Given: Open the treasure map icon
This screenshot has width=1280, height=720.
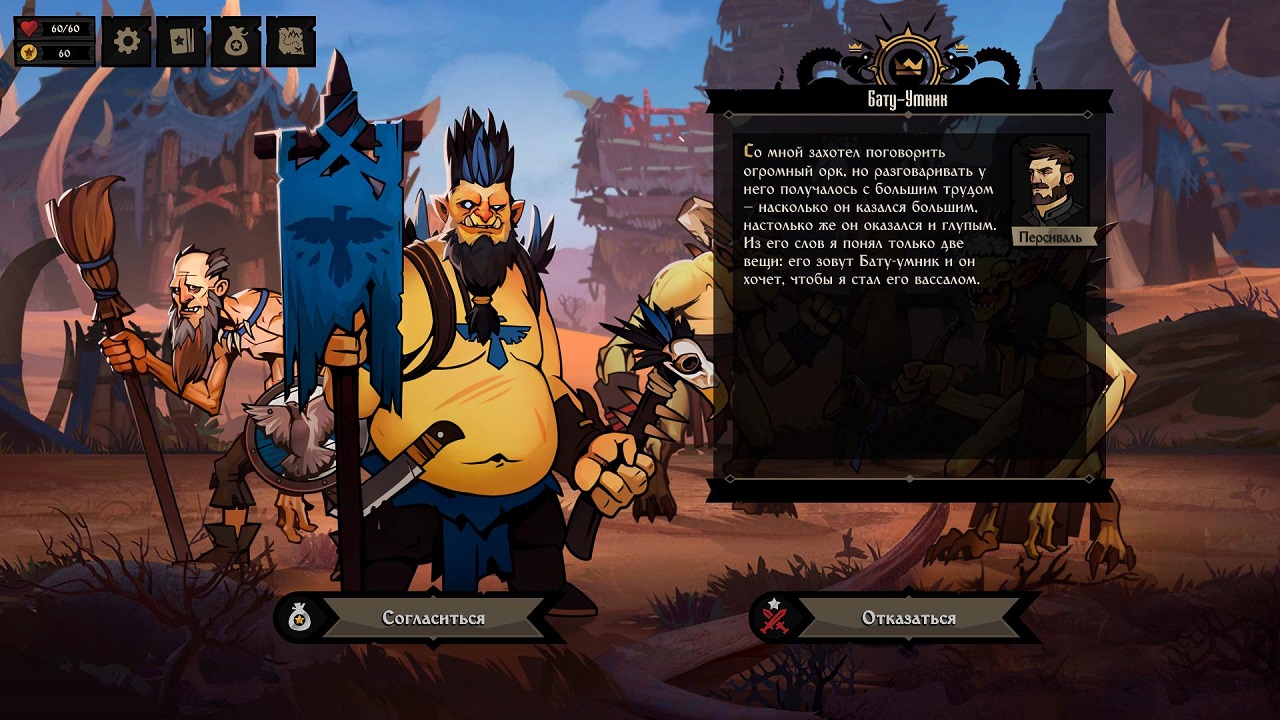Looking at the screenshot, I should (x=291, y=41).
